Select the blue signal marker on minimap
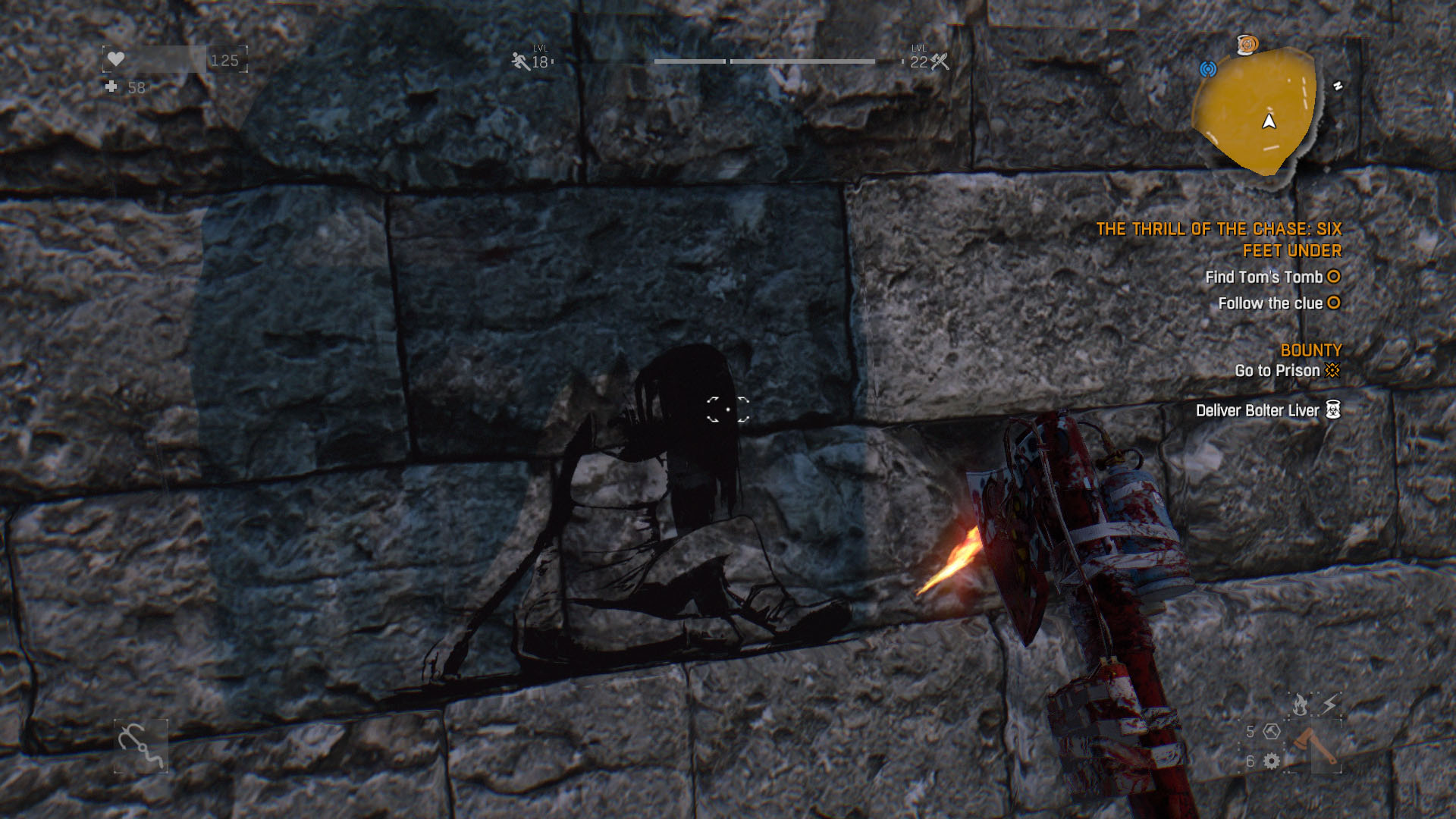The image size is (1456, 819). (x=1208, y=69)
